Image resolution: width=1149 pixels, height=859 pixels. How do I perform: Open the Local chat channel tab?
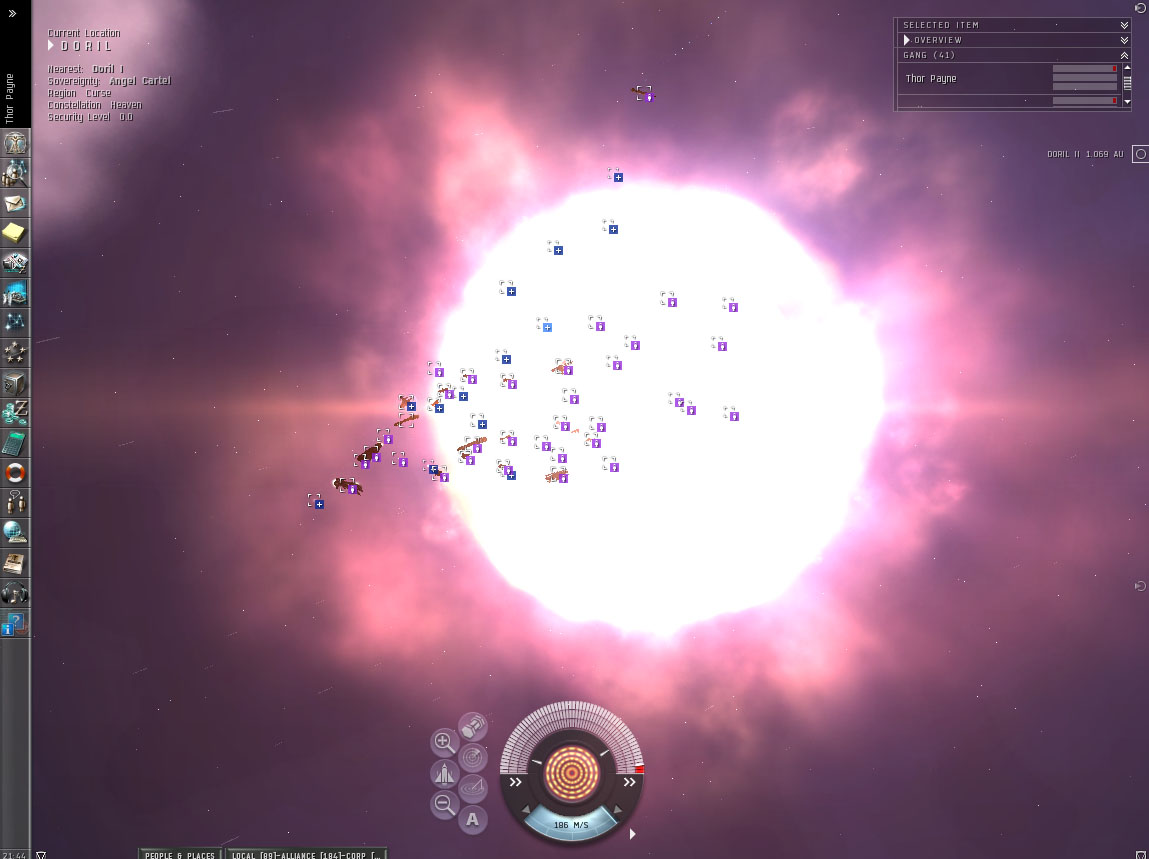coord(305,854)
